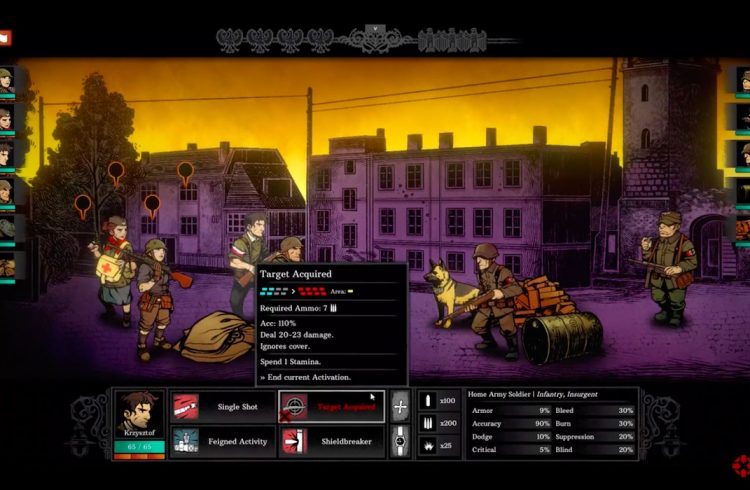Screen dimensions: 750x490
Task: Click the wristwatch wait button
Action: coord(400,440)
